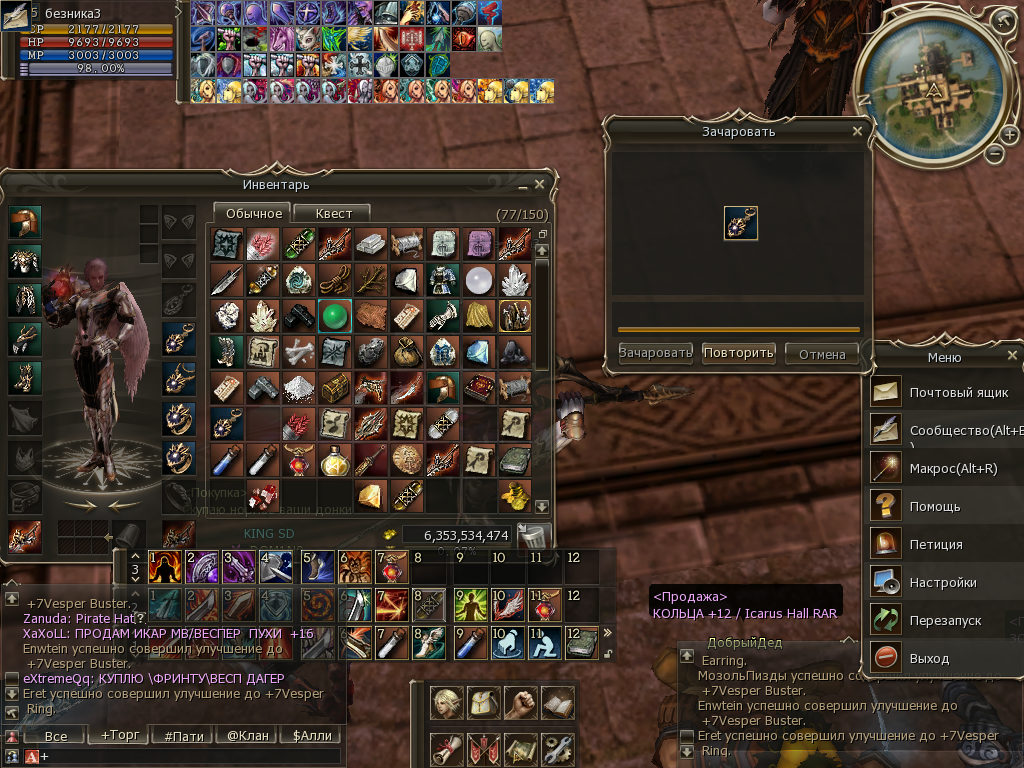Viewport: 1024px width, 768px height.
Task: Switch chat to the @Клан tab
Action: coord(248,736)
